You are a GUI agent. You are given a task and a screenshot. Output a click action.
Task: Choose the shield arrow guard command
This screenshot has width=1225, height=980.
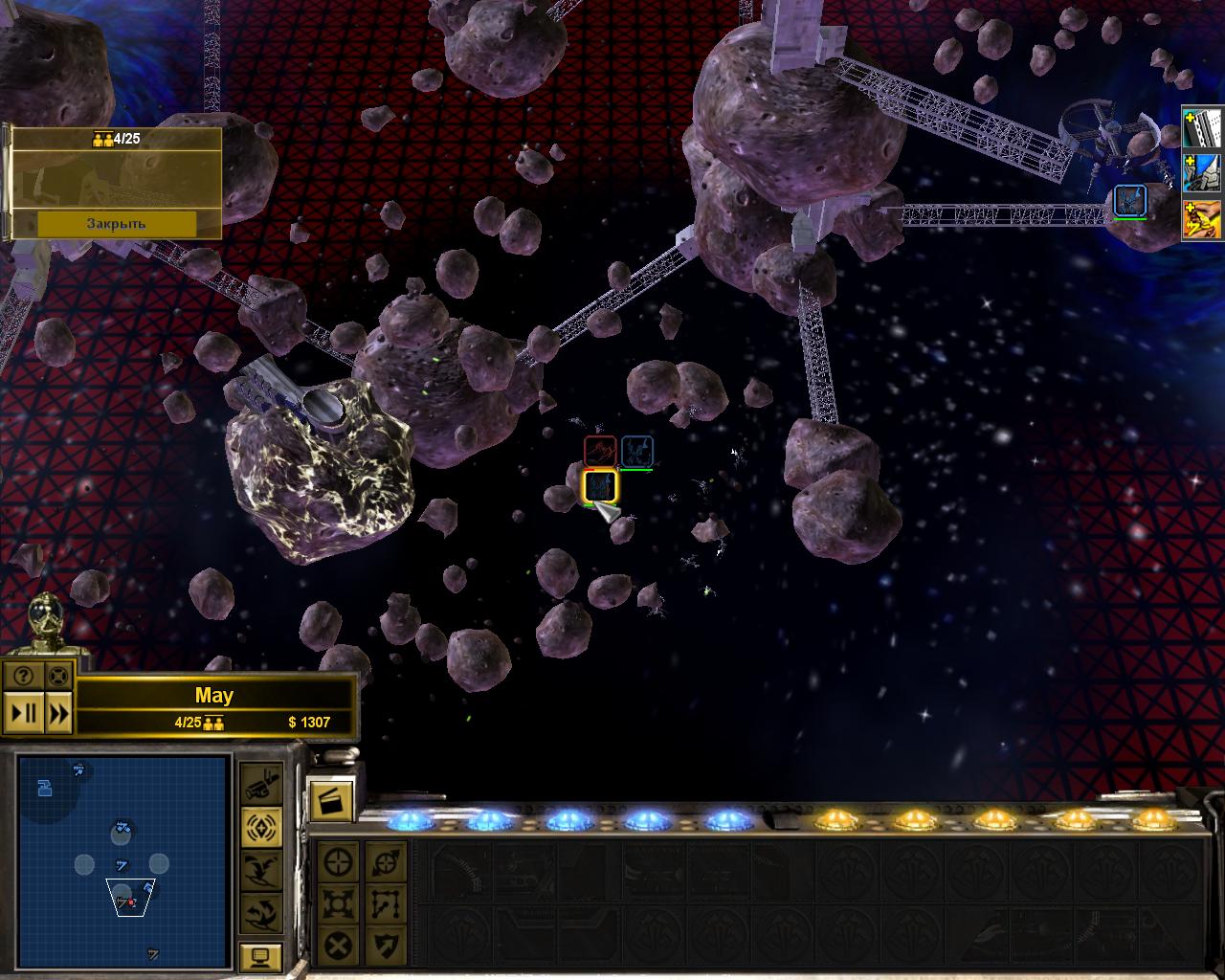click(386, 947)
